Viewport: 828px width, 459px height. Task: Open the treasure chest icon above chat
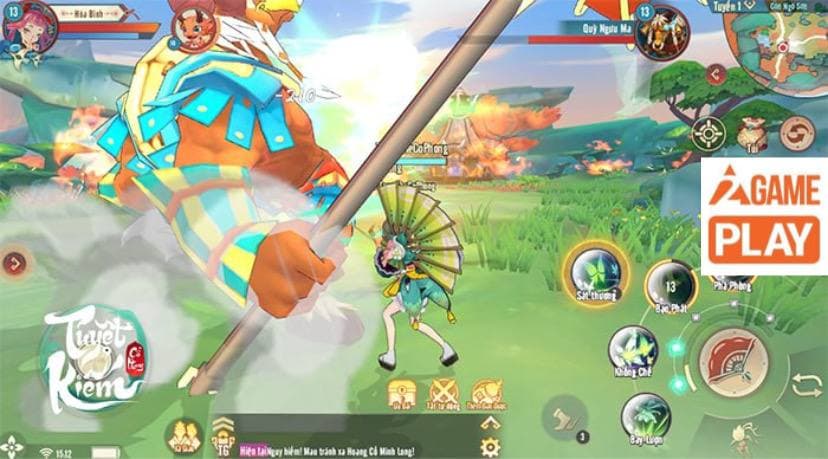coord(401,393)
